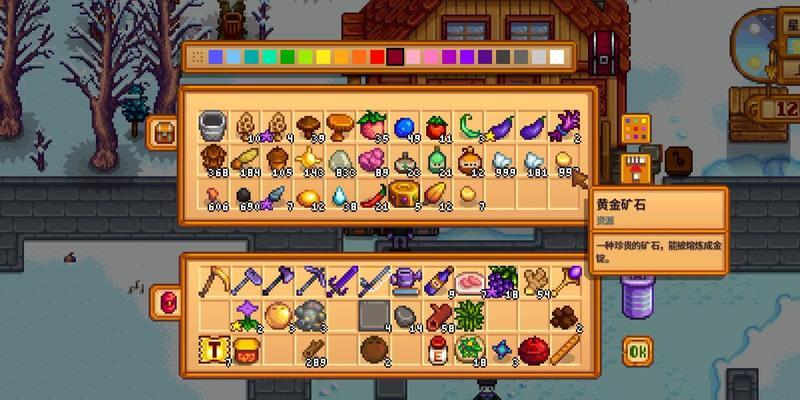
Task: Choose the bright red color swatch
Action: tap(377, 57)
